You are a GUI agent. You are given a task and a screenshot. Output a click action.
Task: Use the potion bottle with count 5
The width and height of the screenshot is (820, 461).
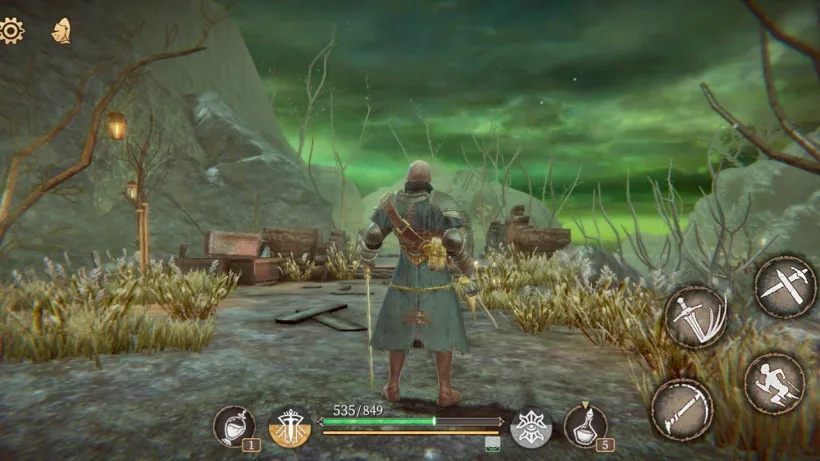(x=585, y=426)
